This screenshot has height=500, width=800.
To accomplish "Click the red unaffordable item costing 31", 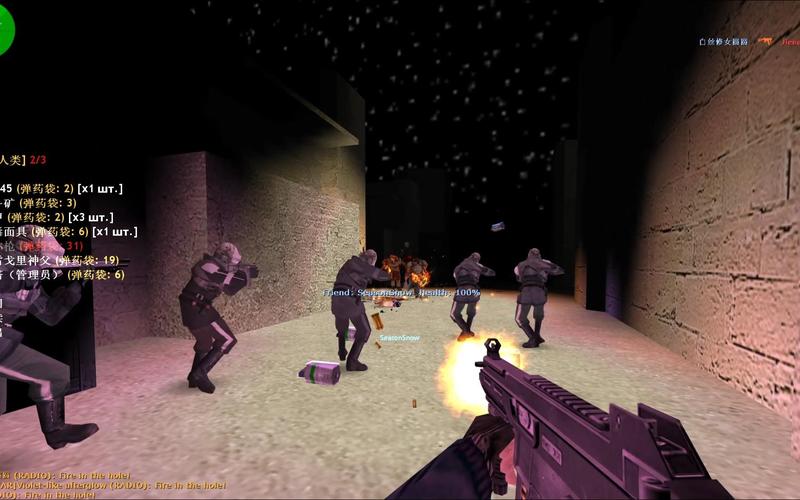I will [x=42, y=246].
